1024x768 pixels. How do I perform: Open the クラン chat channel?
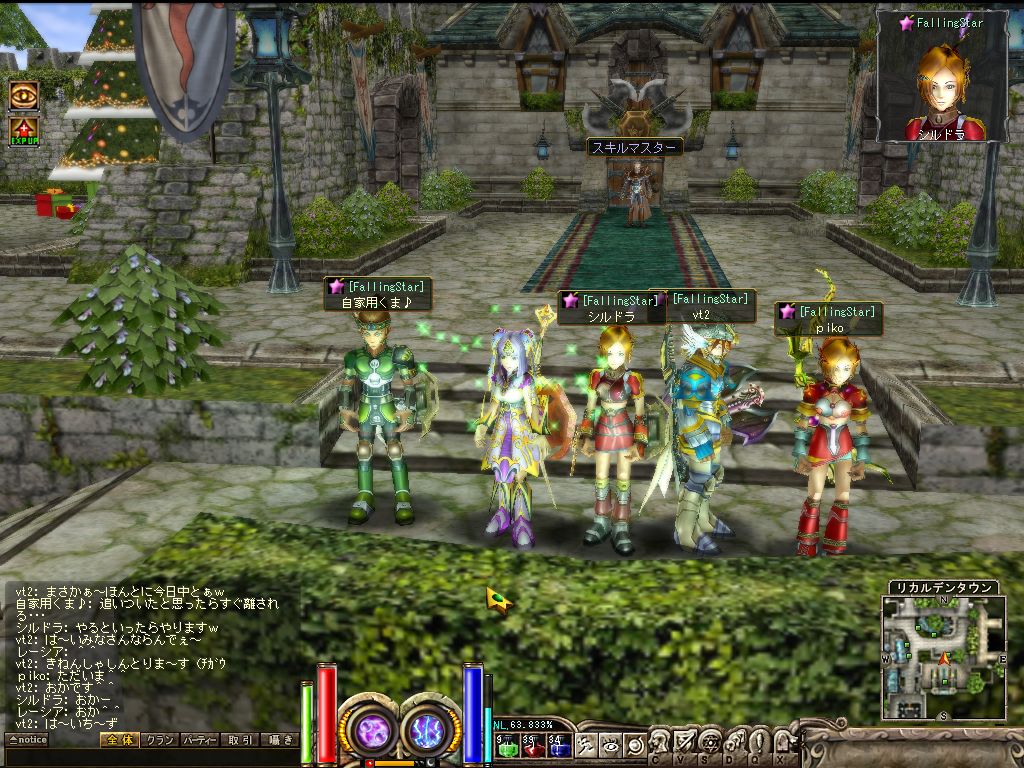[x=159, y=740]
